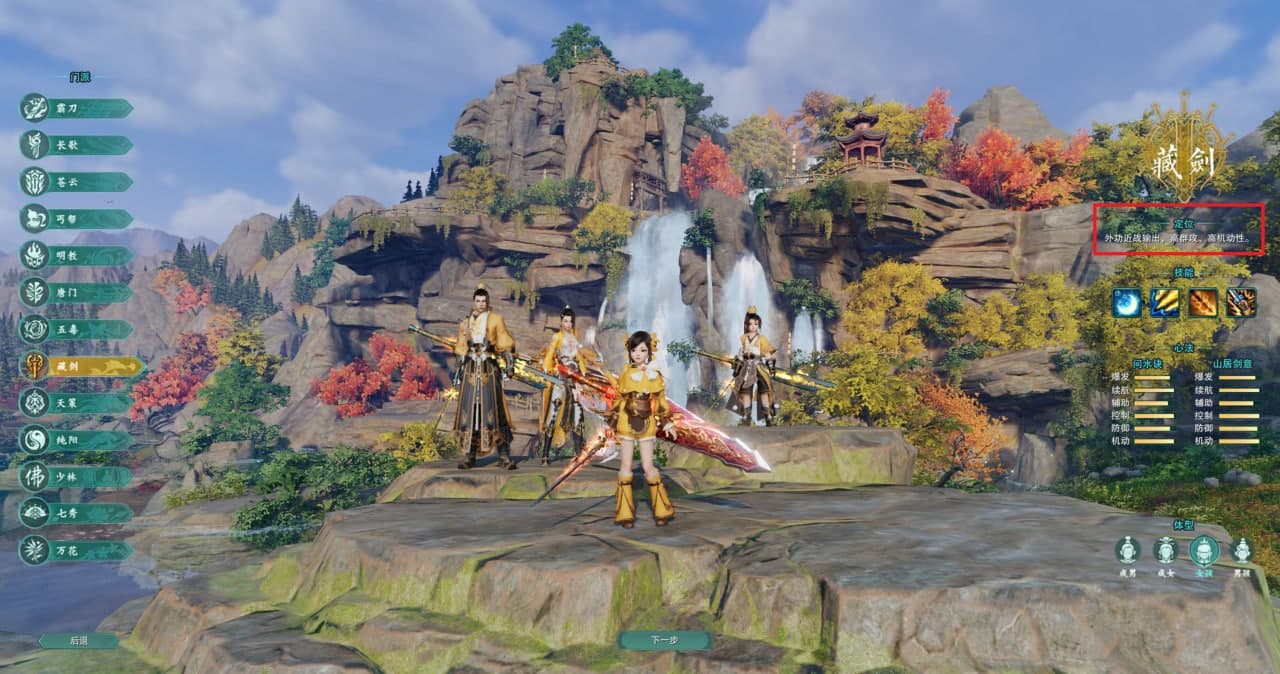Viewport: 1280px width, 674px height.
Task: Select the 万花 sect entry
Action: 77,550
